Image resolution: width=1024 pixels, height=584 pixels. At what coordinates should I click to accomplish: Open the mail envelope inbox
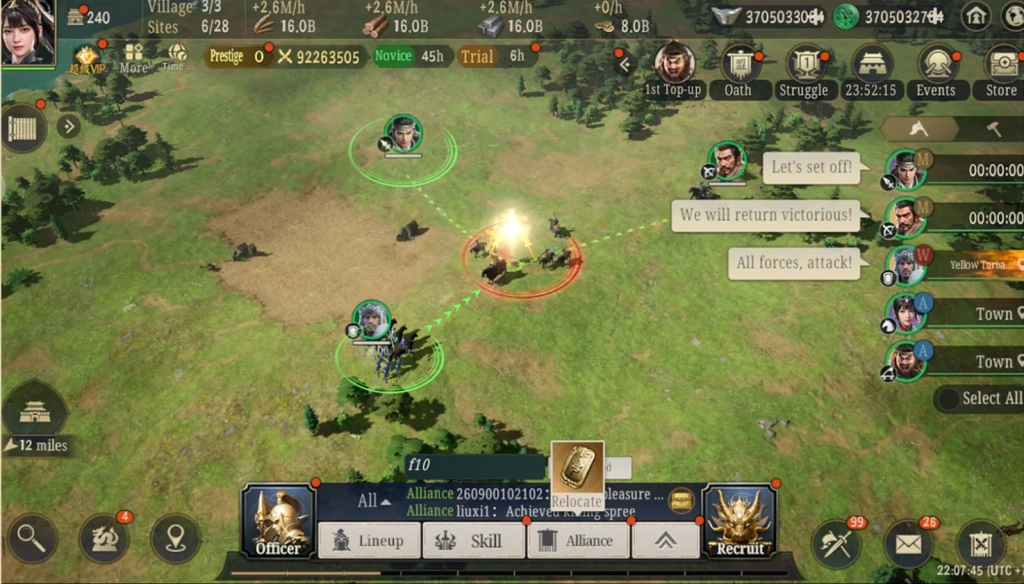point(908,543)
